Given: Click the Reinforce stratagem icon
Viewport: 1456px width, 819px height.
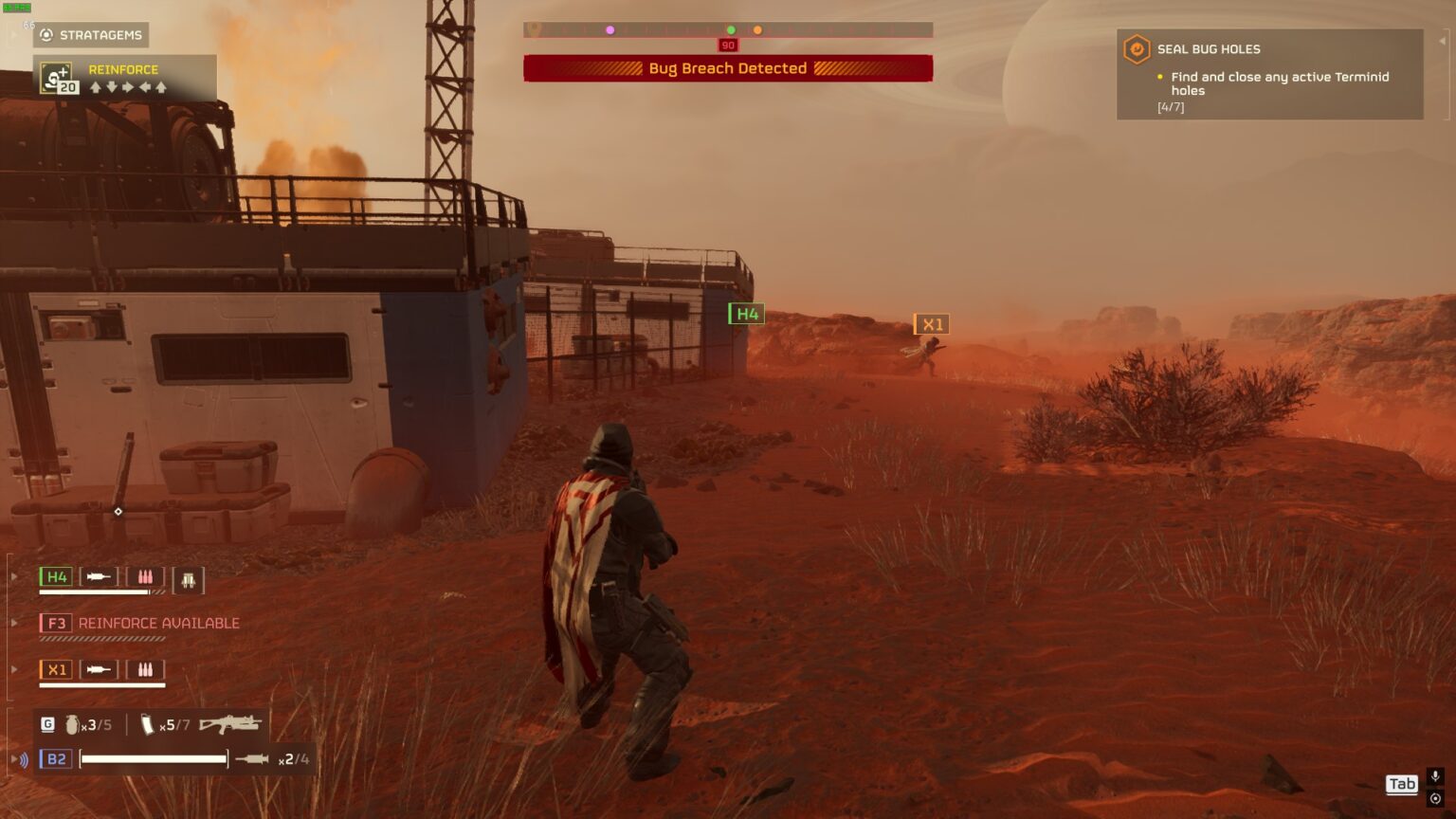Looking at the screenshot, I should tap(58, 78).
